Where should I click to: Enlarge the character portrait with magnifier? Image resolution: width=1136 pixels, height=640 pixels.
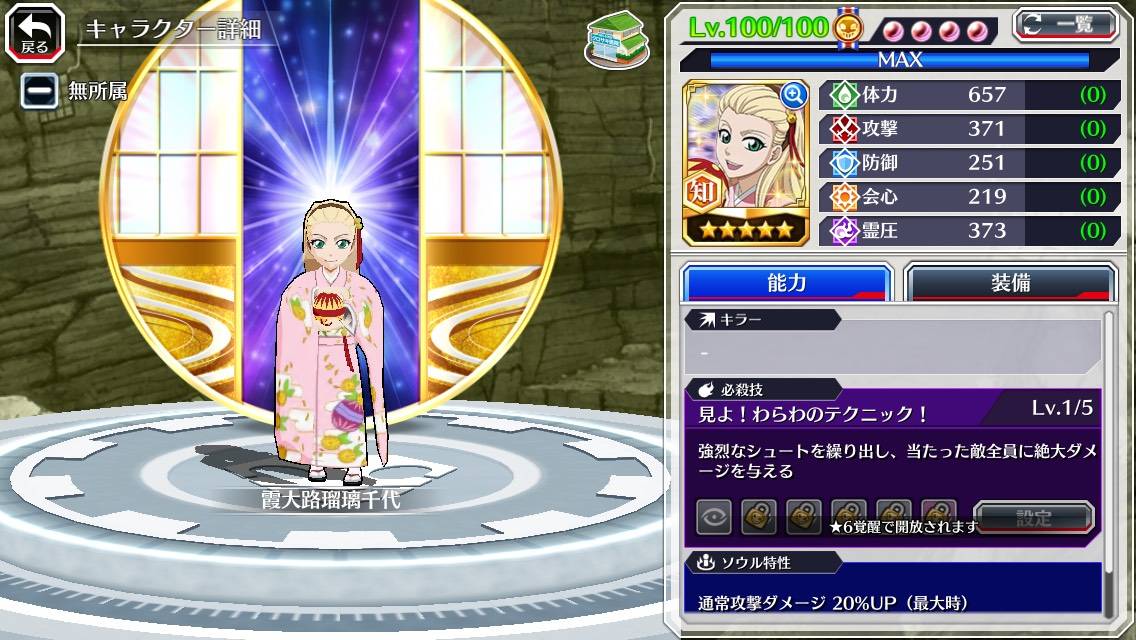pyautogui.click(x=794, y=95)
